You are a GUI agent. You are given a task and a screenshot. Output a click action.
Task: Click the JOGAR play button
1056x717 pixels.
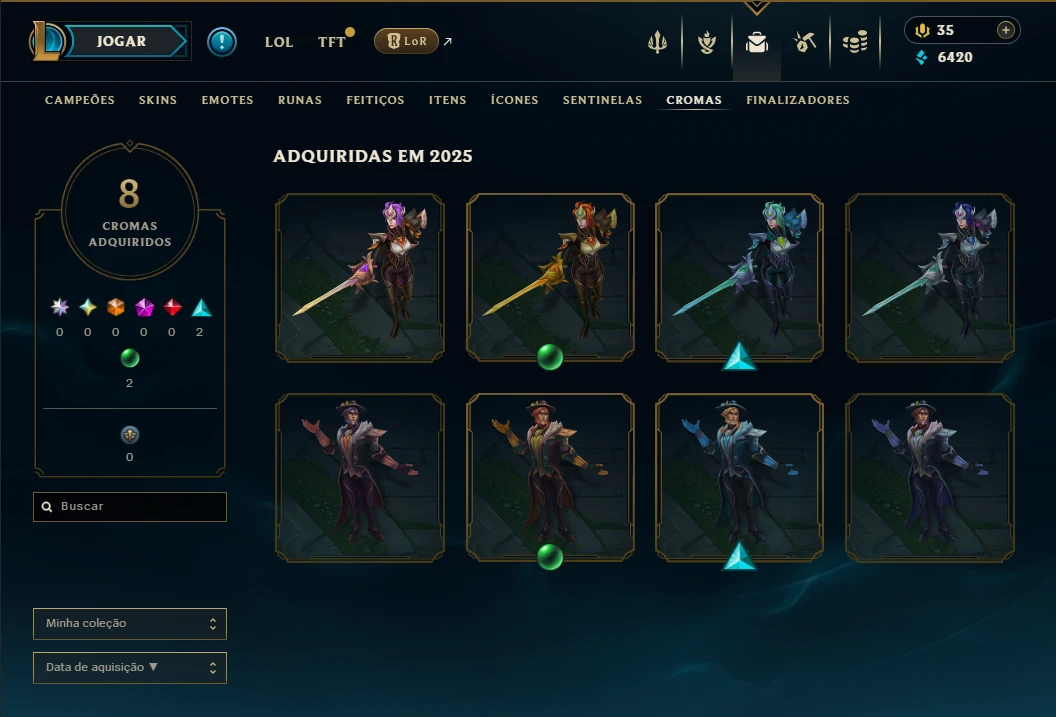coord(122,41)
